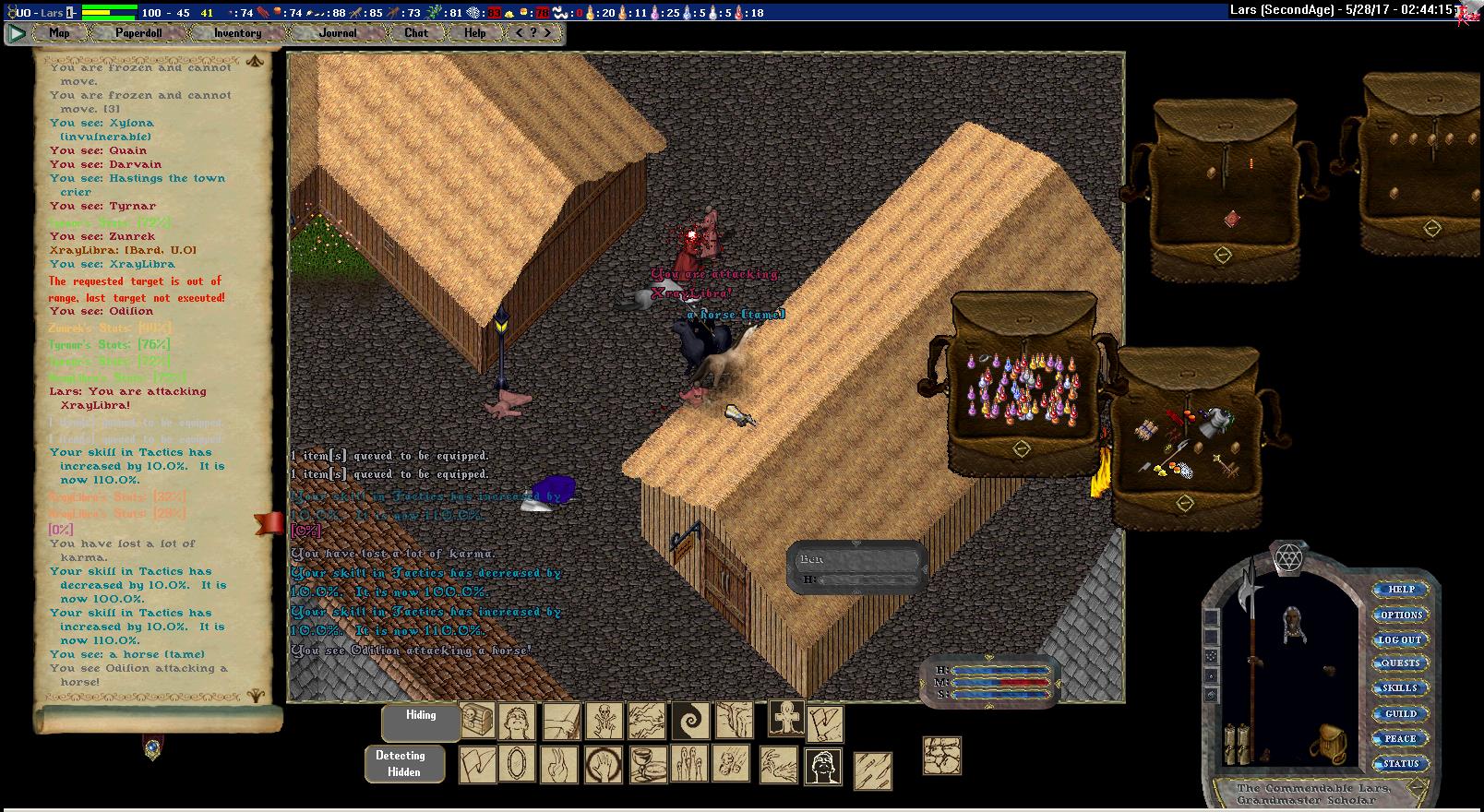
Task: Toggle the Peace mode button
Action: (1400, 738)
